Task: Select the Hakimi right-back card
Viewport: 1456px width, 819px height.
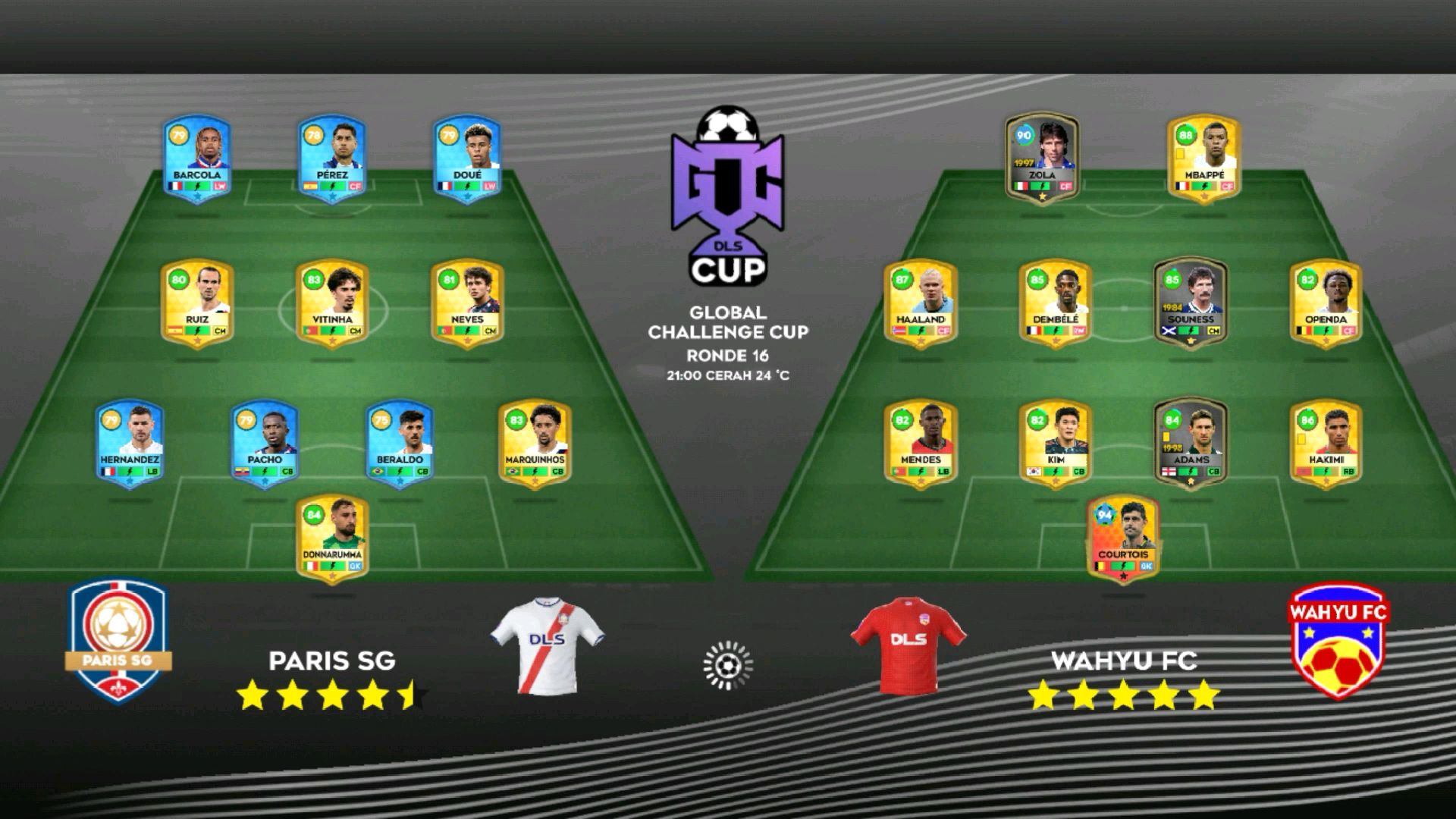Action: [1326, 444]
